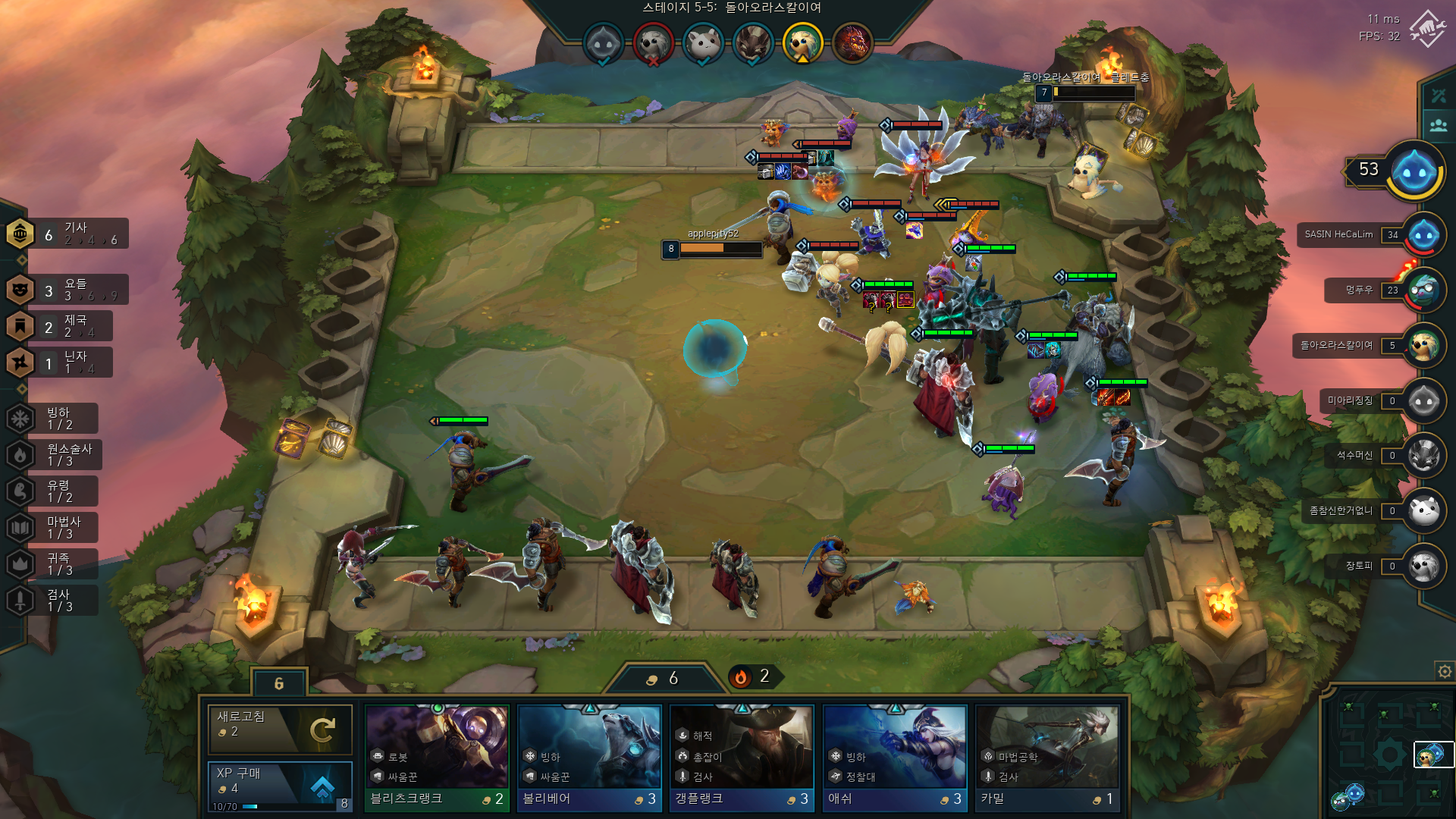
Task: Inspect the 요들 trait entry
Action: [68, 290]
